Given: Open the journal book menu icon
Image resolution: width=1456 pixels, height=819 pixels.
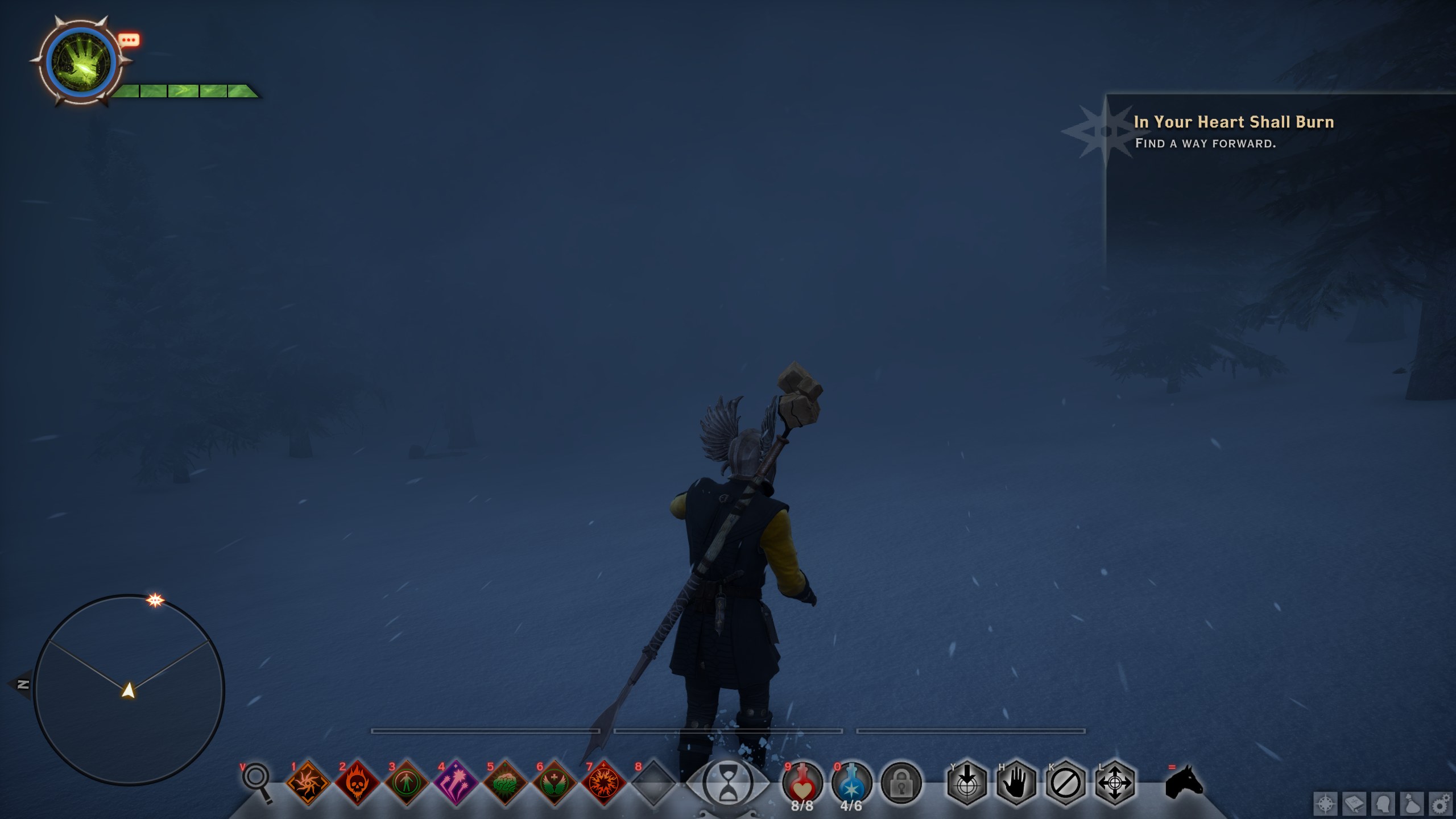Looking at the screenshot, I should point(1354,805).
